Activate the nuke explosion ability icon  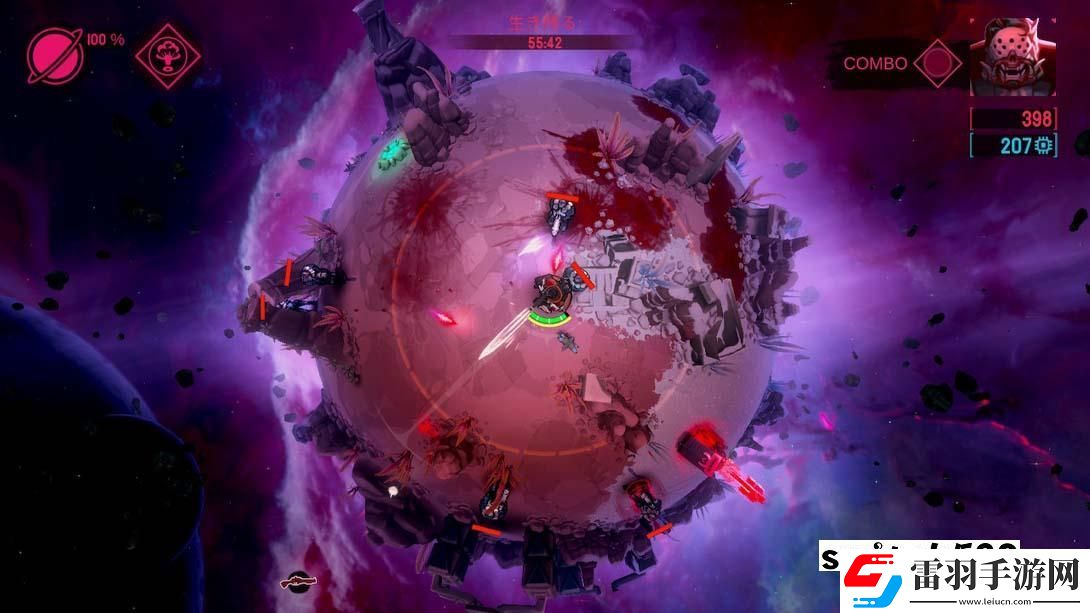coord(167,54)
